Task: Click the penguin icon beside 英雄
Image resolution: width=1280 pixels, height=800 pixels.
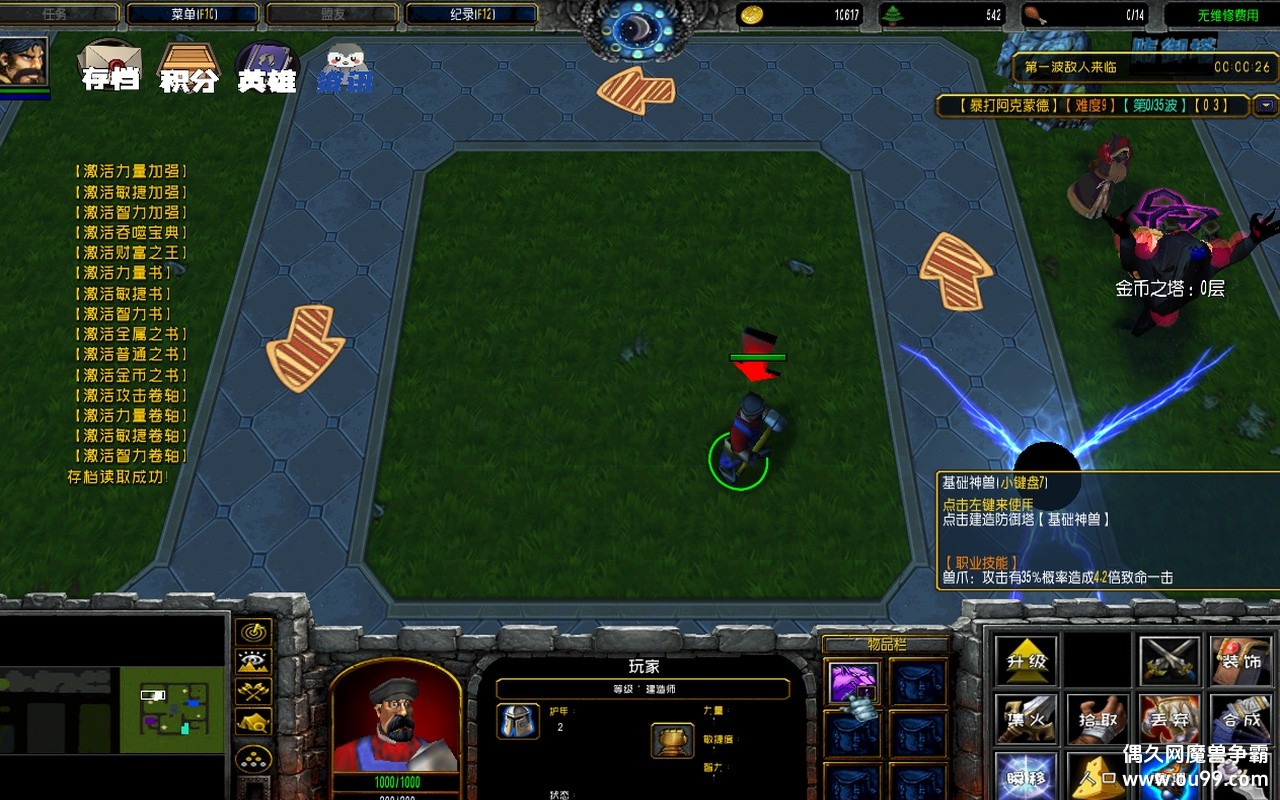Action: point(345,68)
